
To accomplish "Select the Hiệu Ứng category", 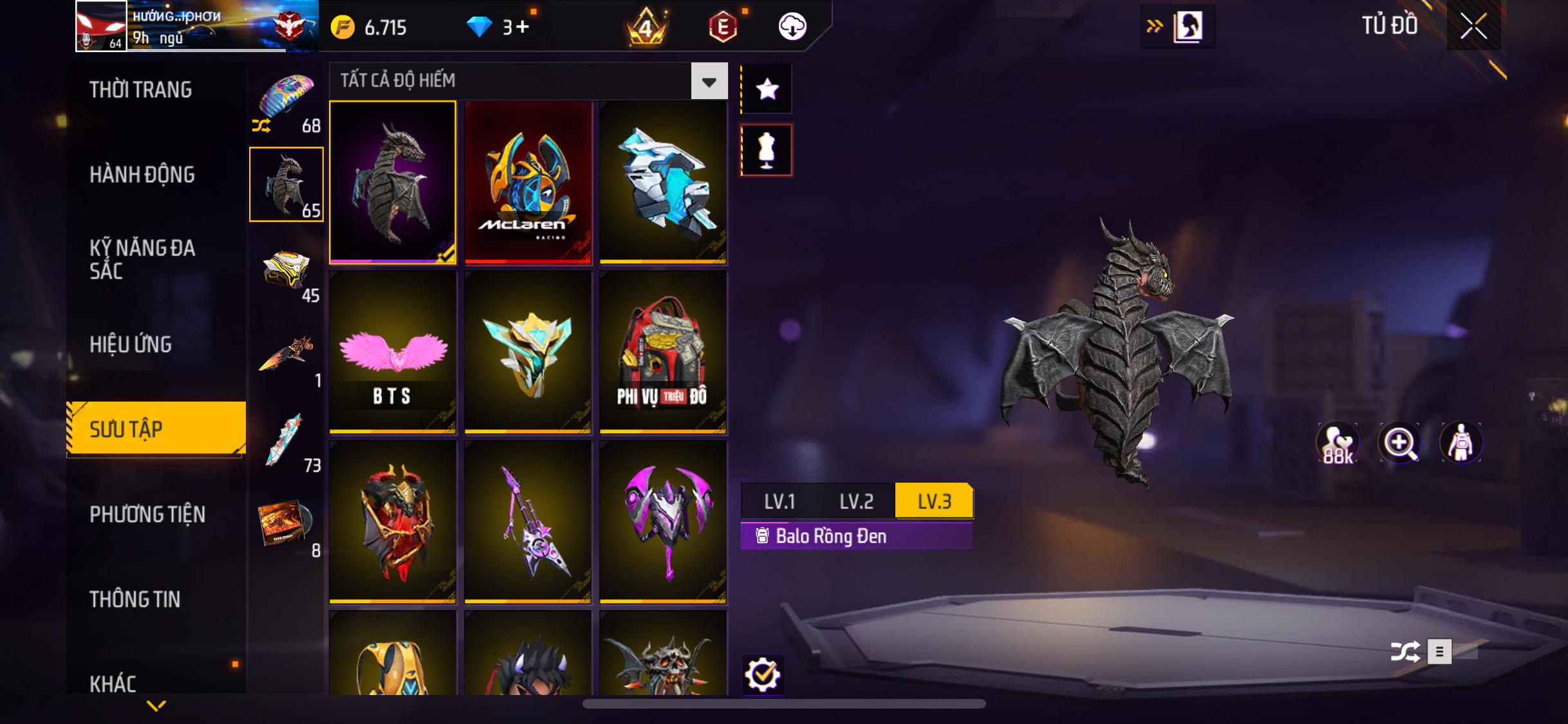I will tap(131, 344).
